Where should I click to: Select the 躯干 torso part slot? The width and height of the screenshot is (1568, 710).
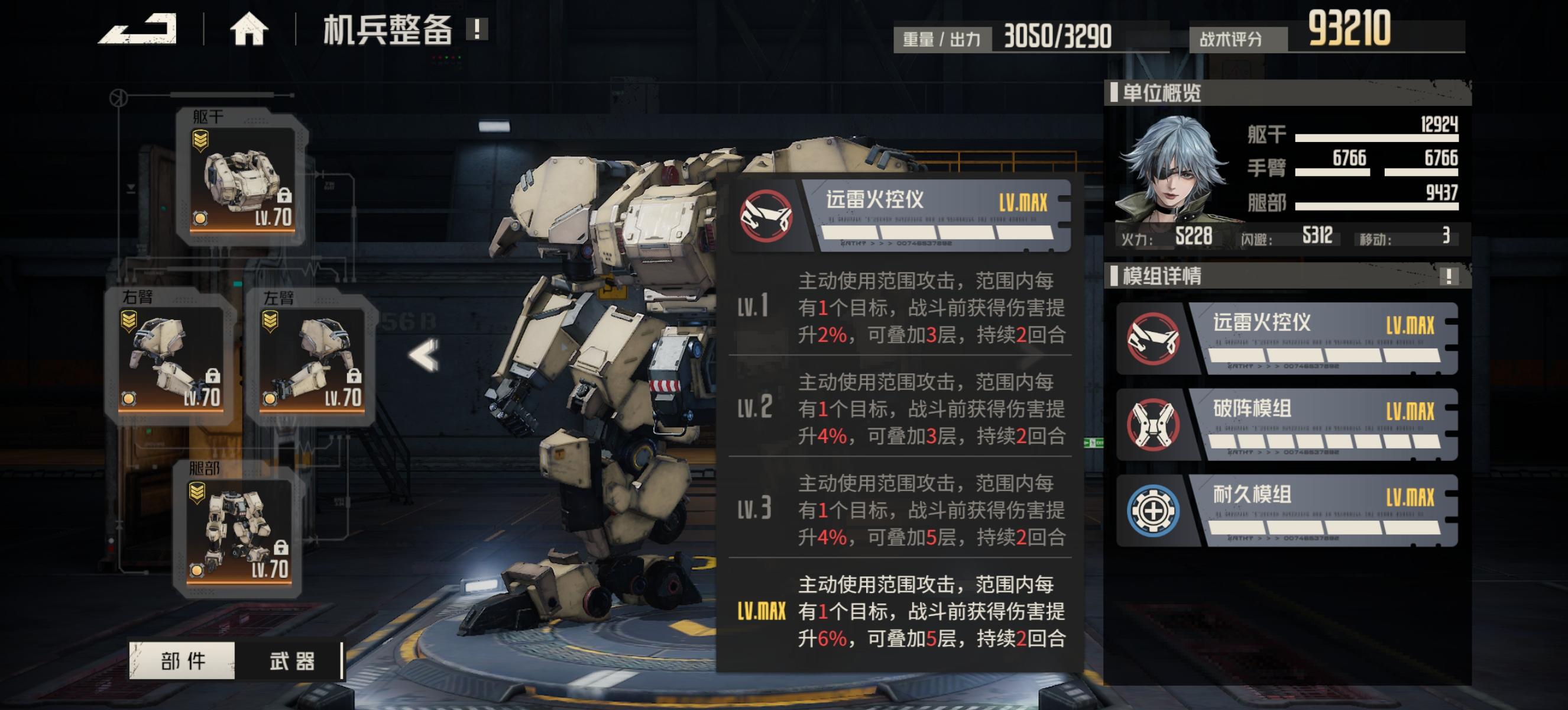[x=242, y=178]
